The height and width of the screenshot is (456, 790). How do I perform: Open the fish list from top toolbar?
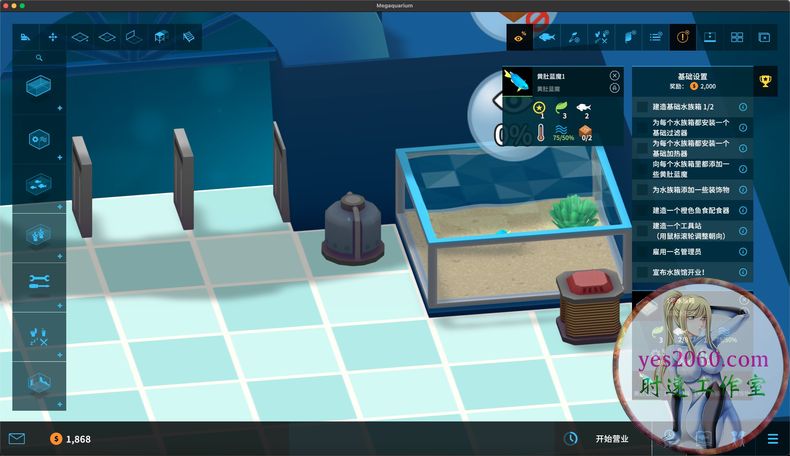point(546,38)
